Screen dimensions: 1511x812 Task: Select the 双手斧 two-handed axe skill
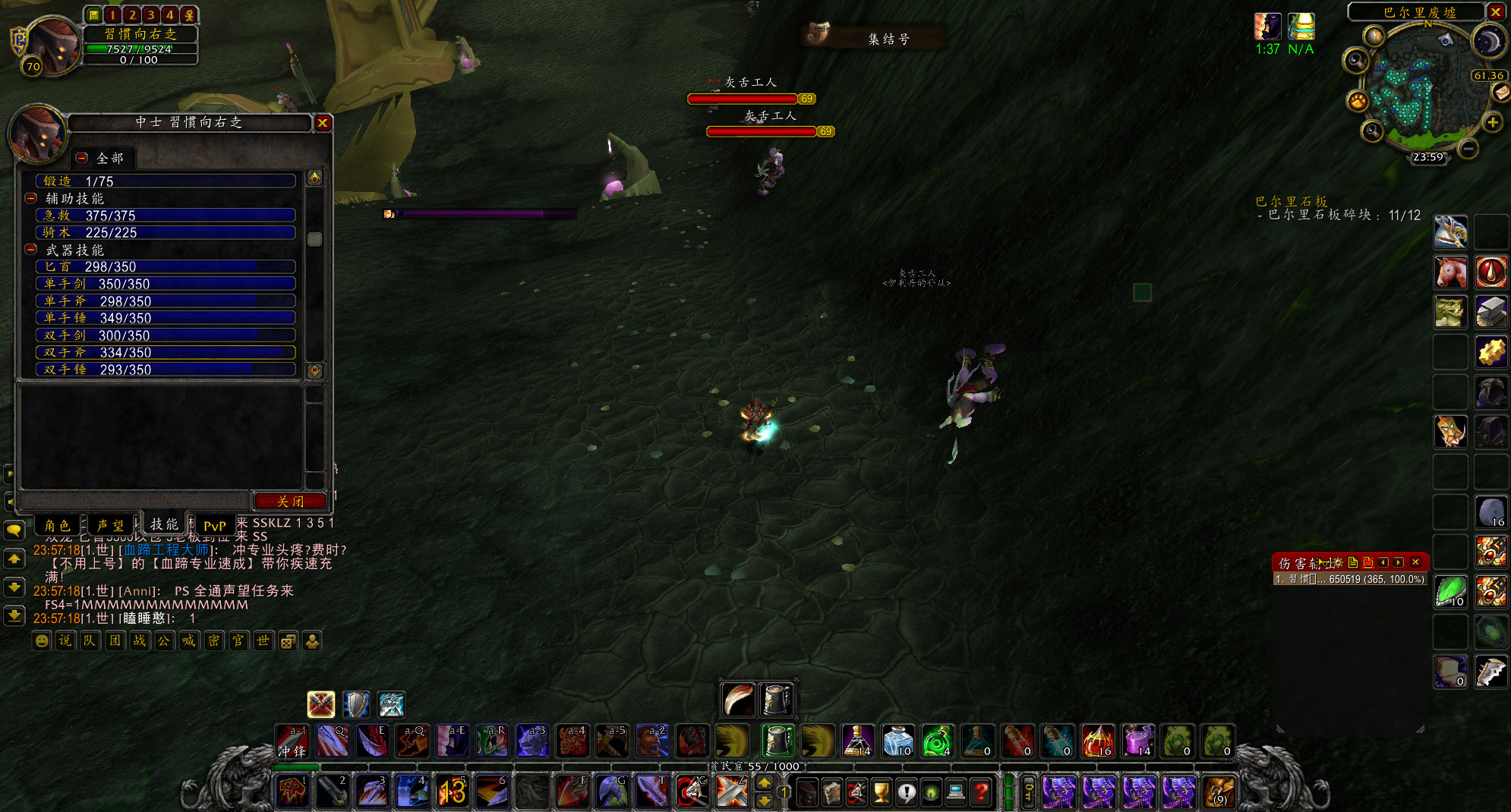coord(165,352)
